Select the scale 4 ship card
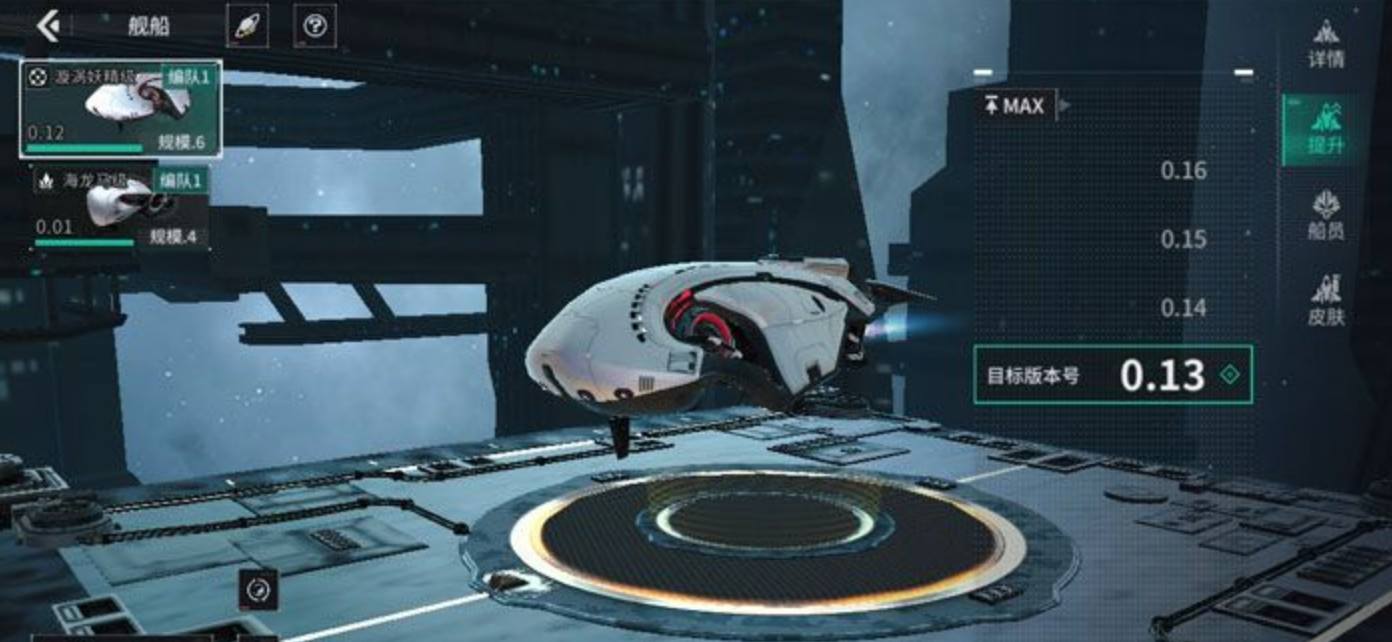 [x=120, y=208]
